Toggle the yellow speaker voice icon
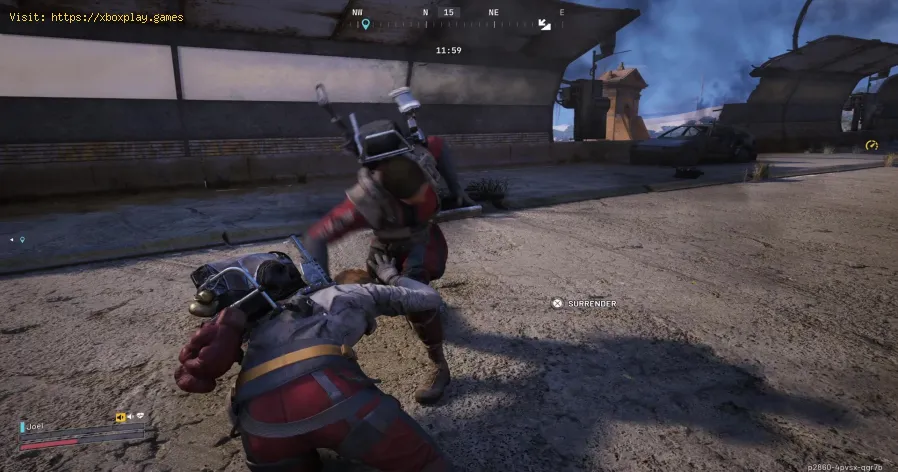 point(120,418)
